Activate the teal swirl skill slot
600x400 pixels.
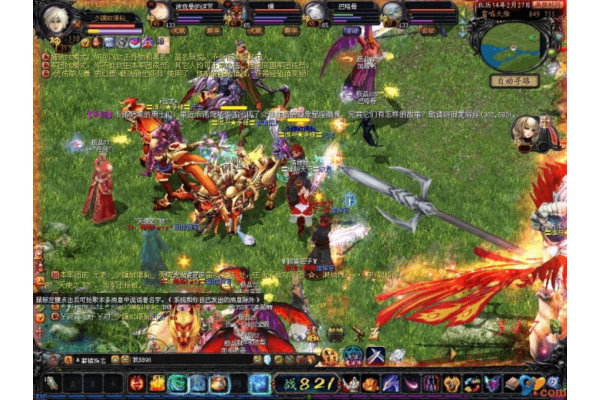point(177,383)
